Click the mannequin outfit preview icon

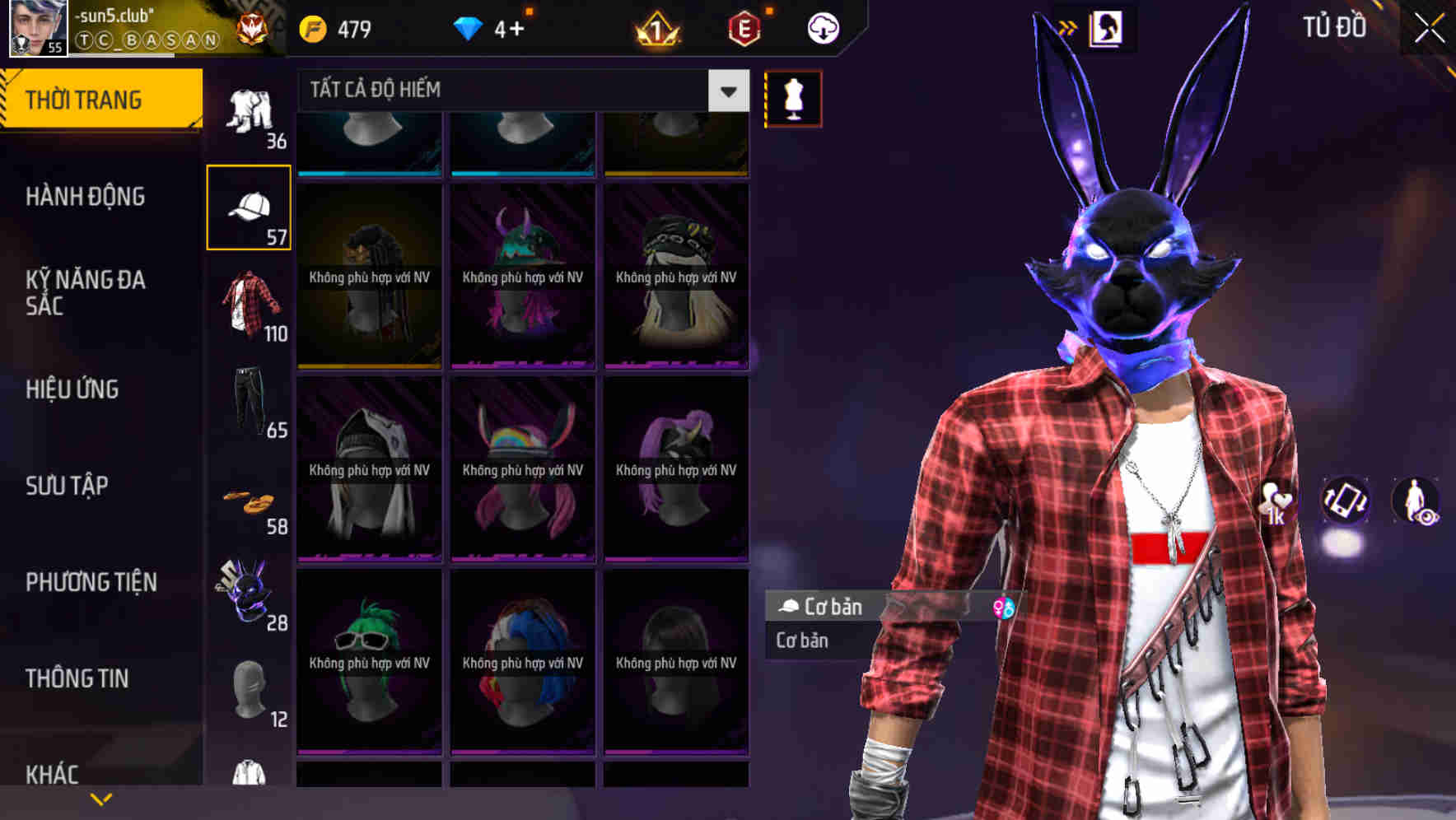pos(791,98)
